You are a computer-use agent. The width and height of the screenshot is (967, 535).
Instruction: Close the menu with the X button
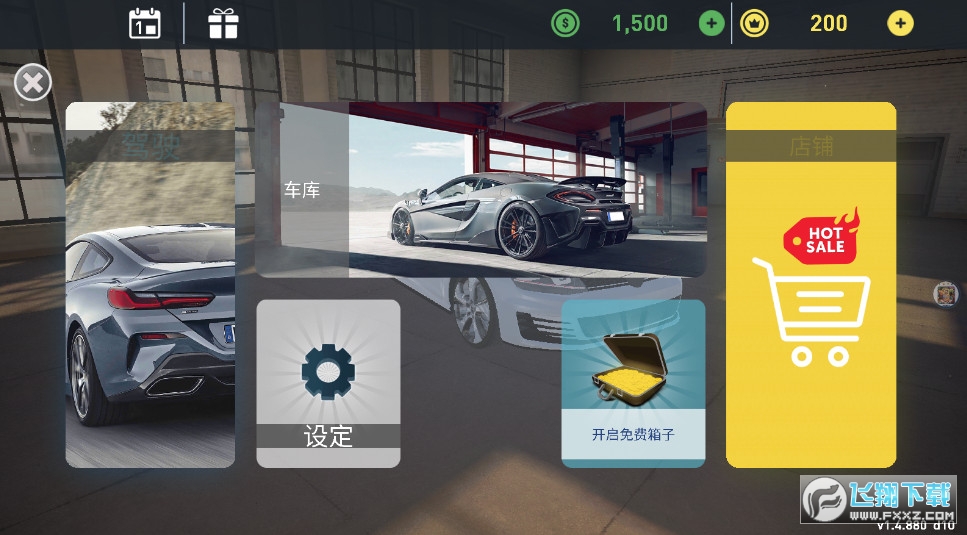(x=32, y=82)
